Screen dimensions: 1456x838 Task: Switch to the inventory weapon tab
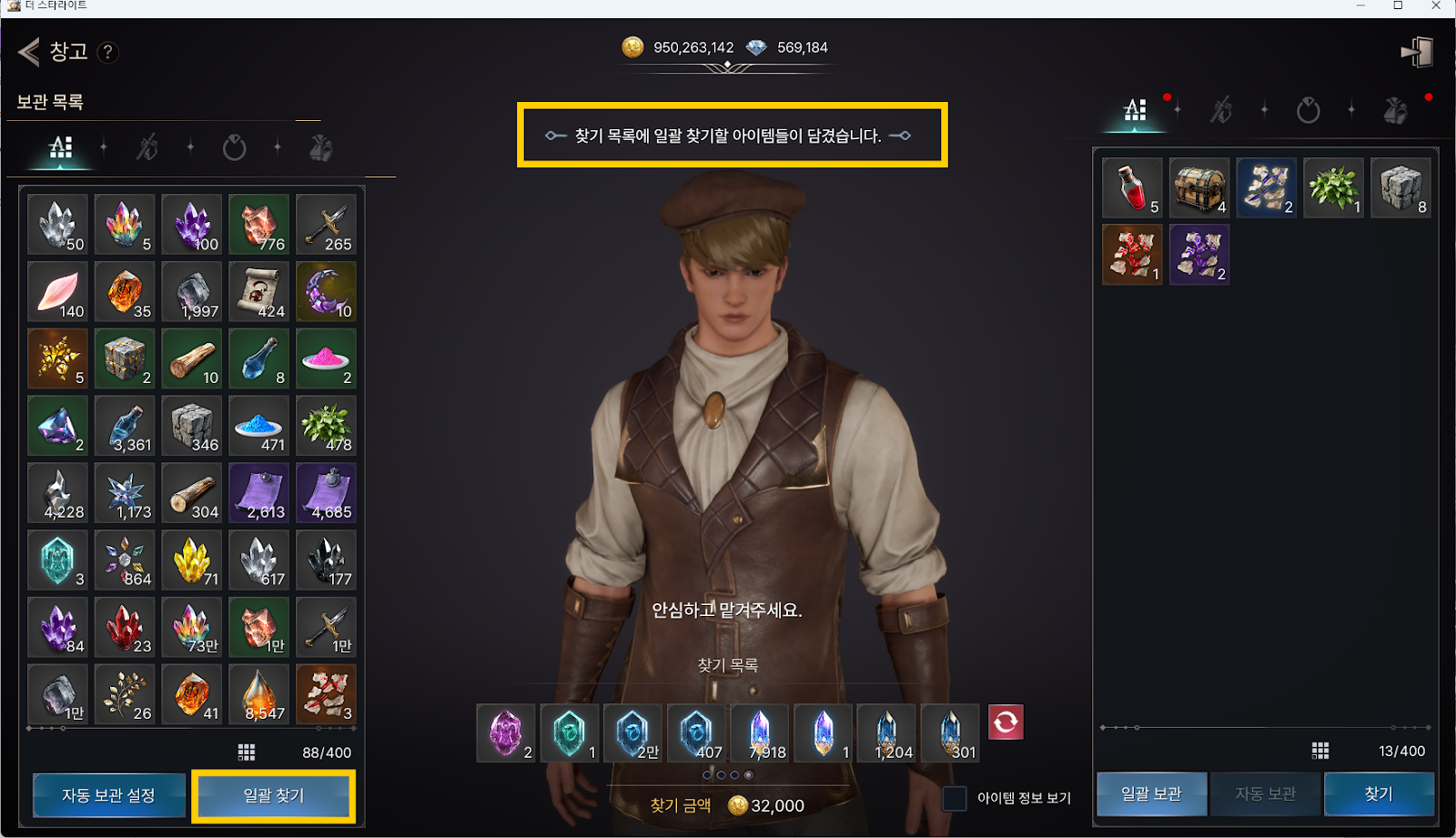pos(1220,111)
